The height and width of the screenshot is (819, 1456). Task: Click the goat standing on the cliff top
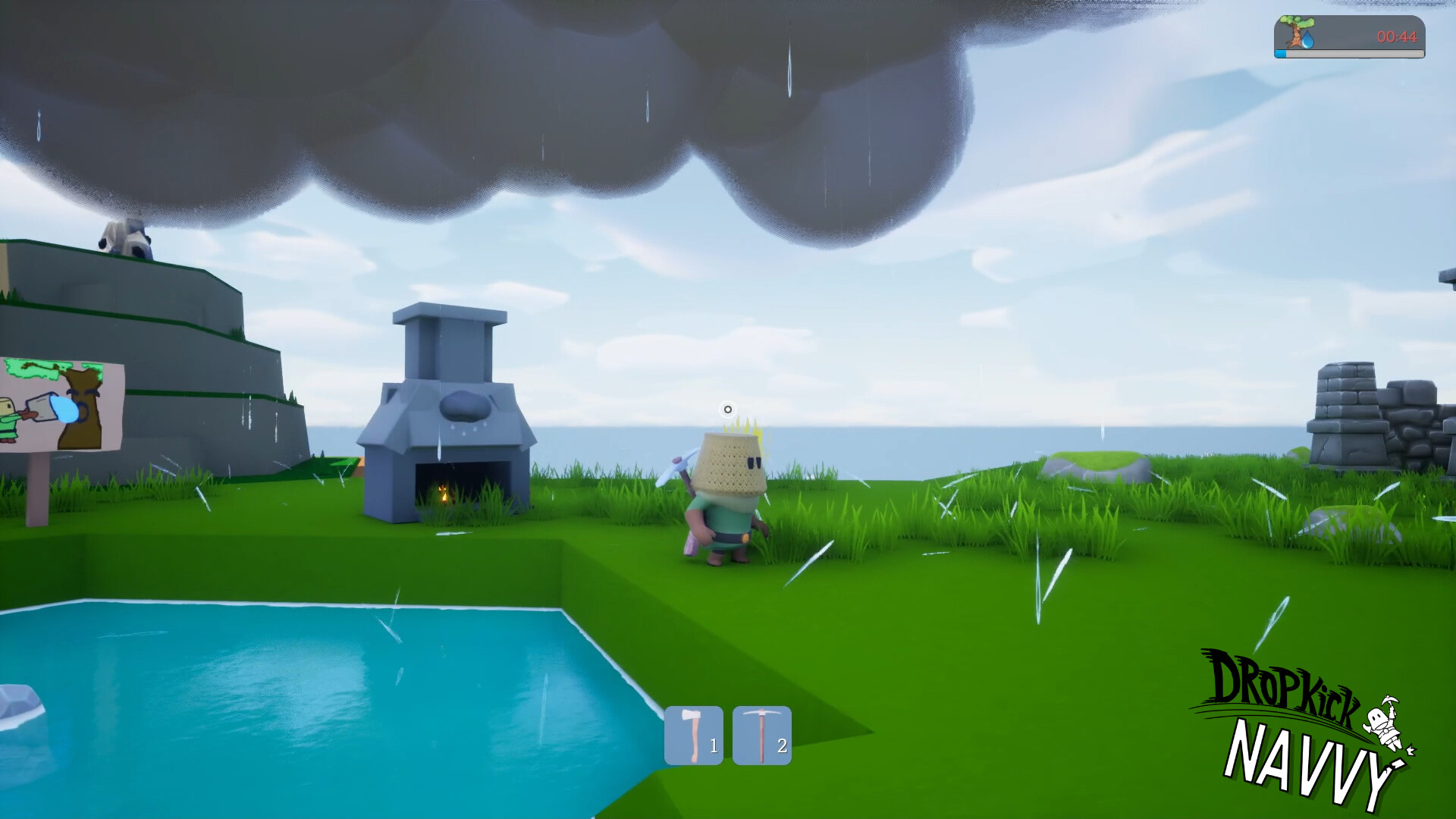[125, 235]
